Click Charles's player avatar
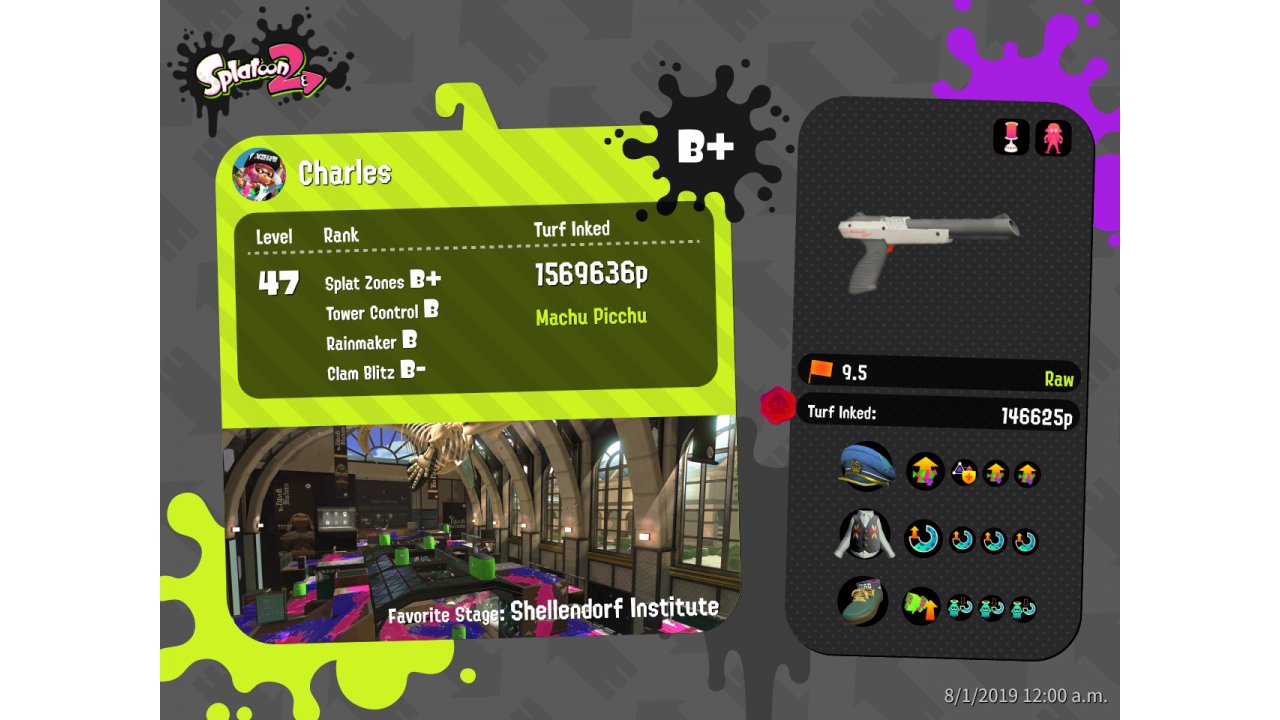The width and height of the screenshot is (1280, 720). (x=259, y=174)
